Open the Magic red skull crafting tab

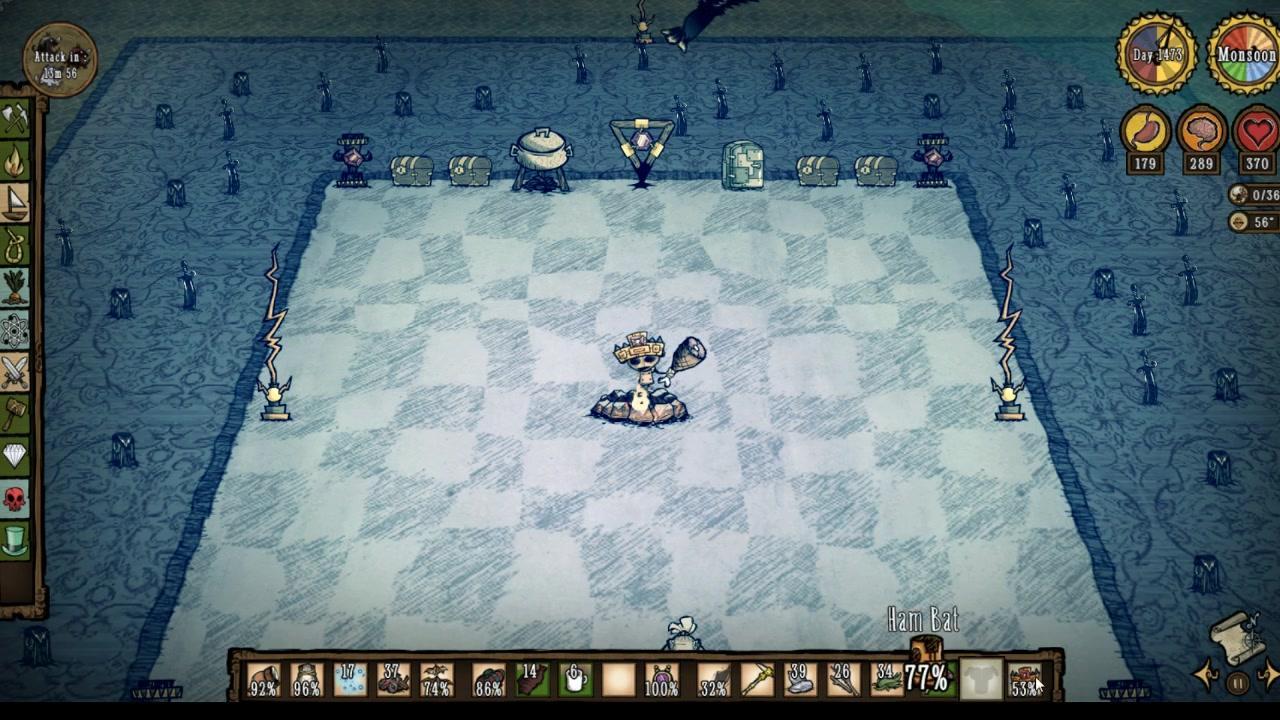[15, 498]
